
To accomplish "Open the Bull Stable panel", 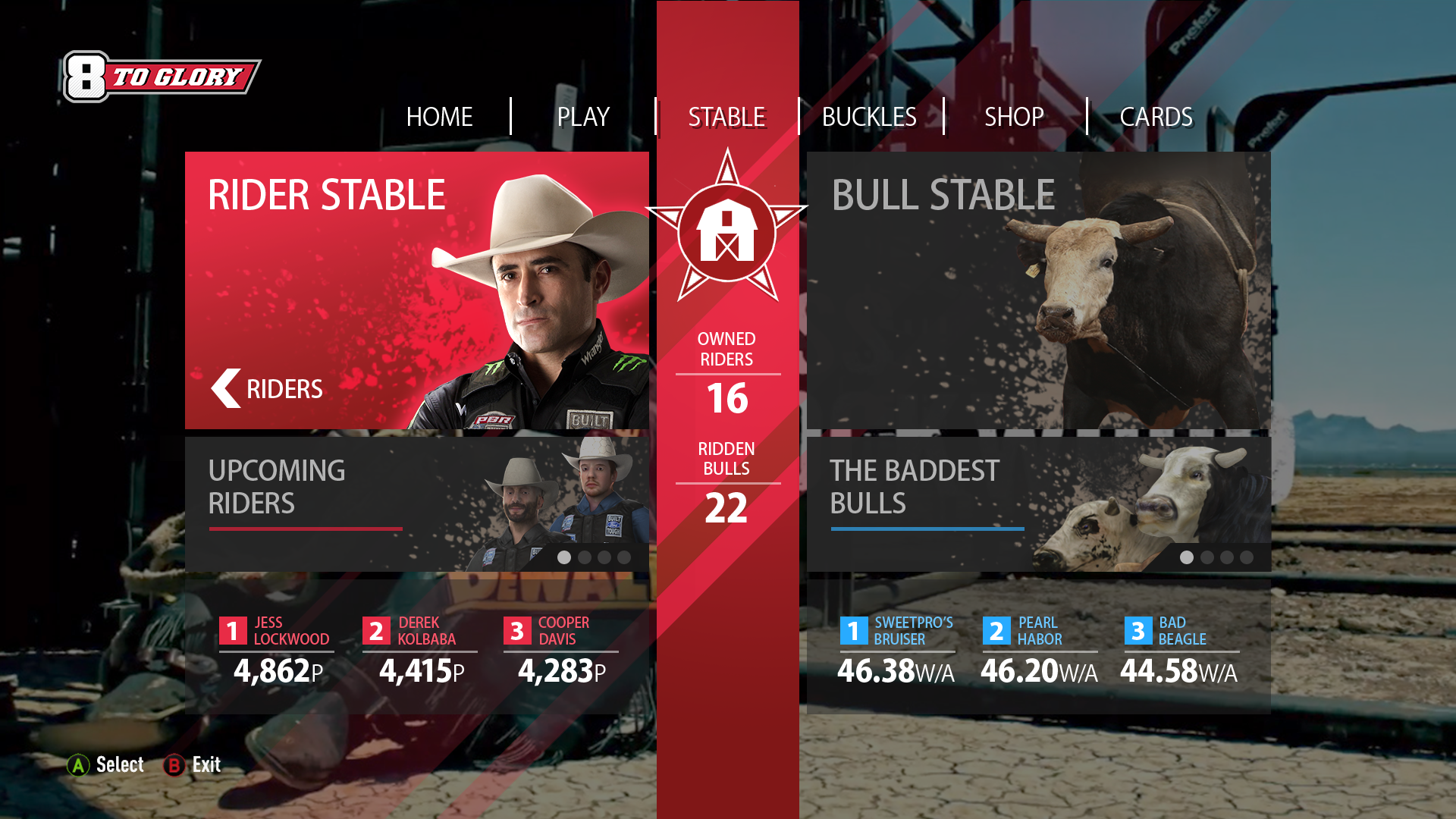I will pyautogui.click(x=1038, y=290).
